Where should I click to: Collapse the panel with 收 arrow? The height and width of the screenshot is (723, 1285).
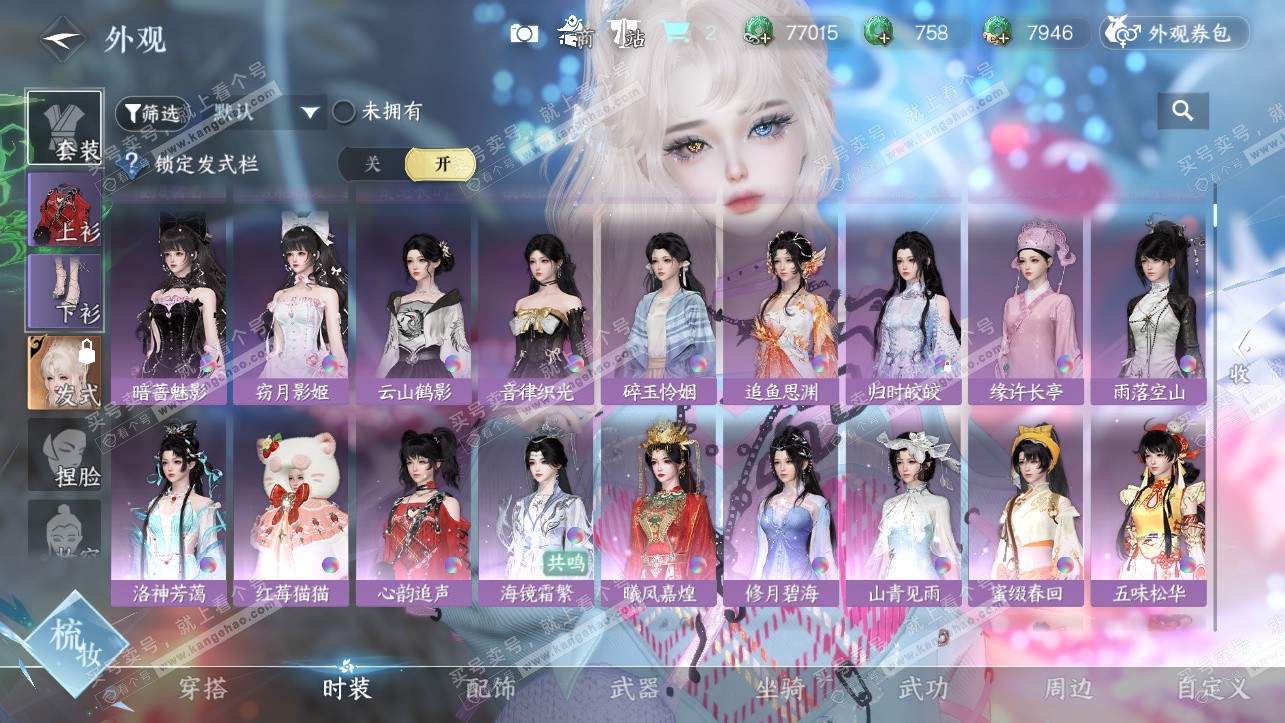coord(1240,358)
